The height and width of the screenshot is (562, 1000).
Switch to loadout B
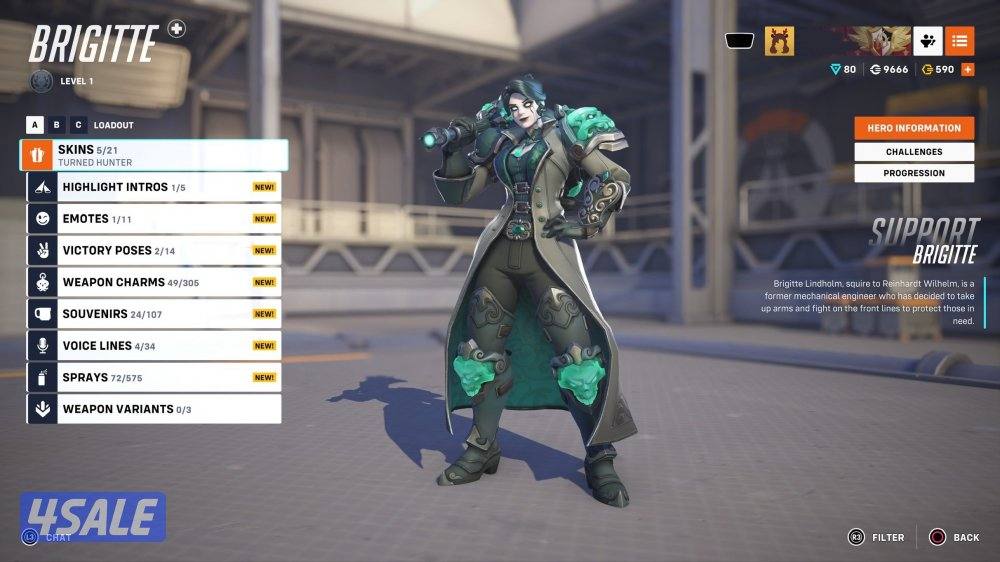(57, 125)
